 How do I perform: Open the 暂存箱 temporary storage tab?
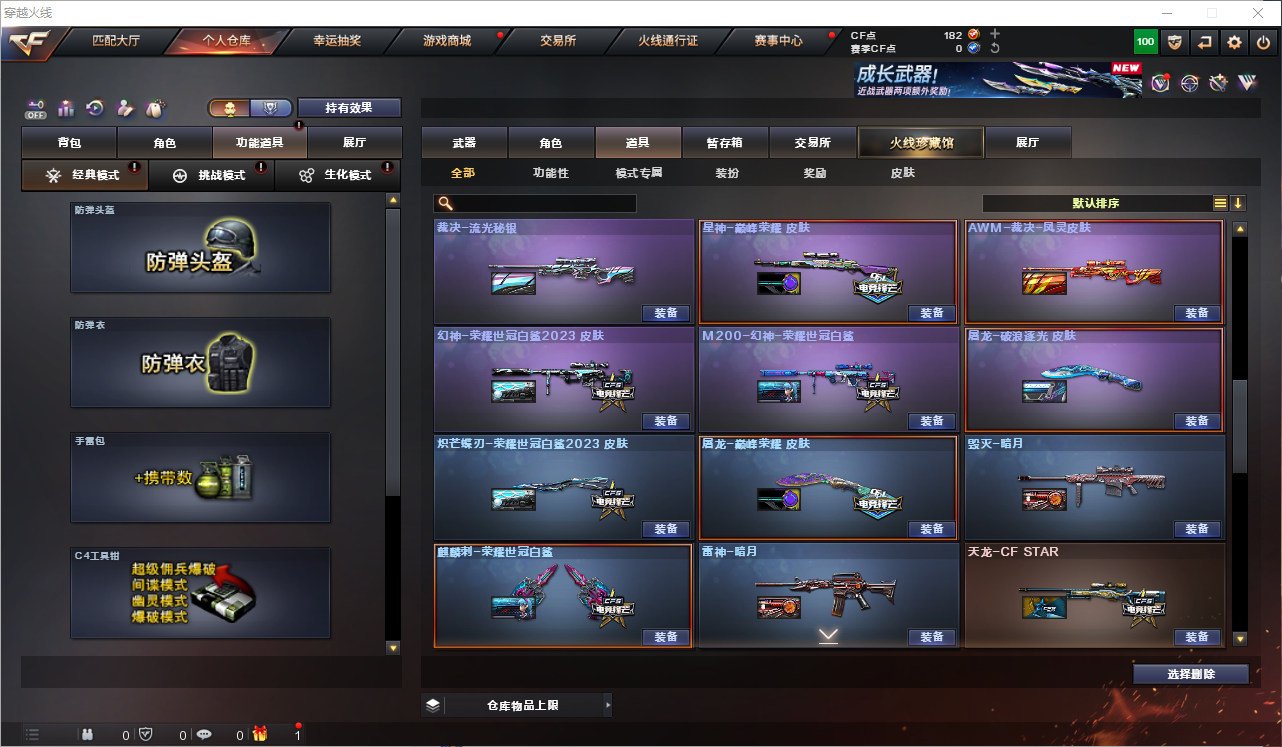point(724,143)
